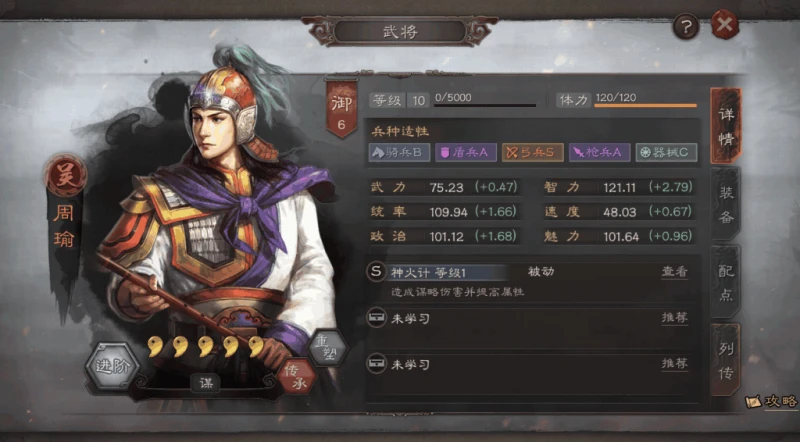Open the 攻略 strategy guide
The height and width of the screenshot is (442, 800).
tap(771, 401)
